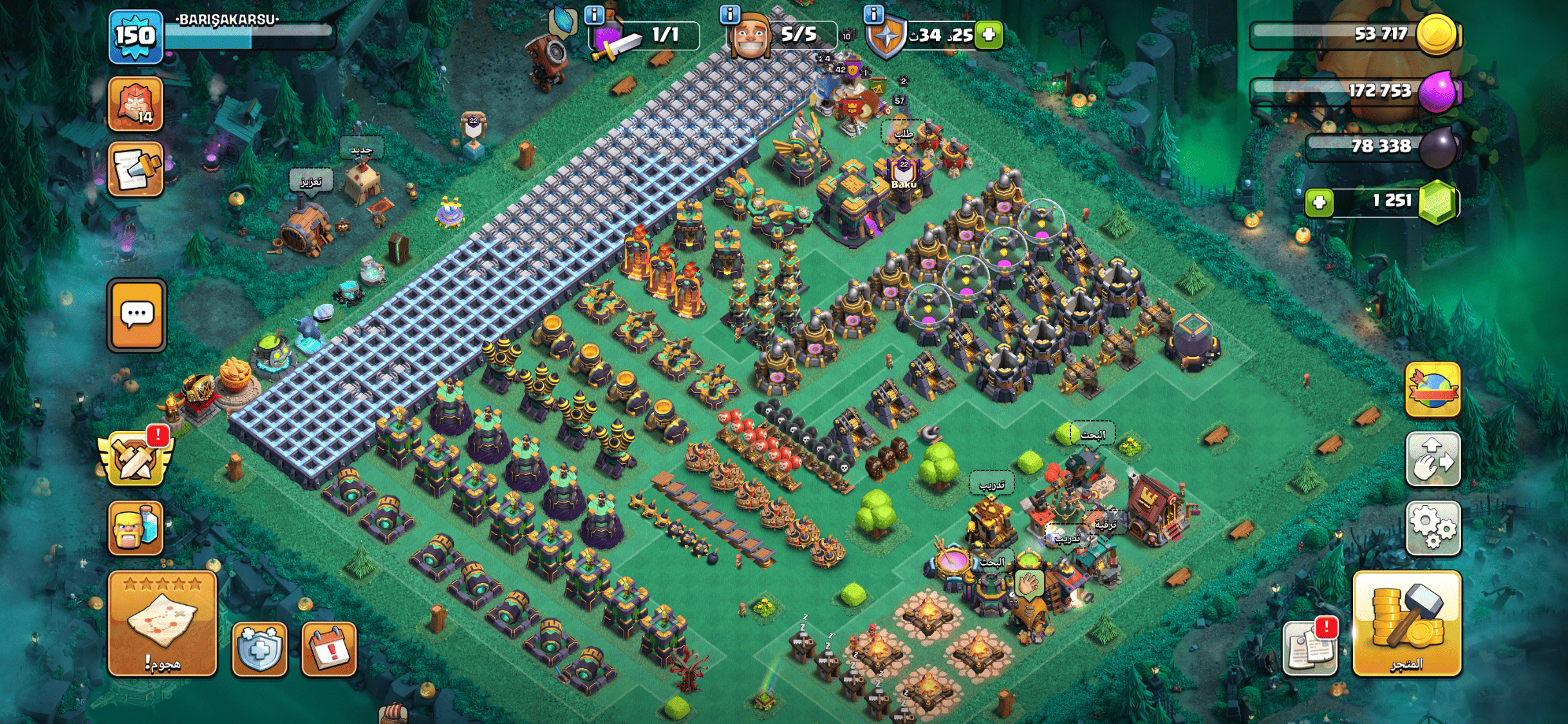Open the red-haired hero button numbered 14

(136, 104)
